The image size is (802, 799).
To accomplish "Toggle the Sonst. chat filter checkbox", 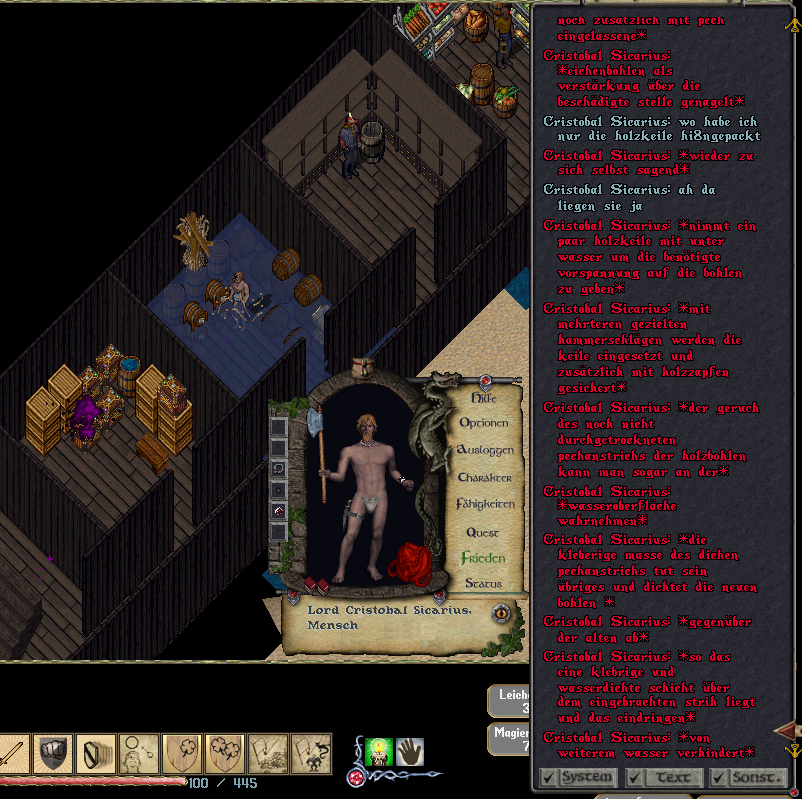I will point(717,777).
